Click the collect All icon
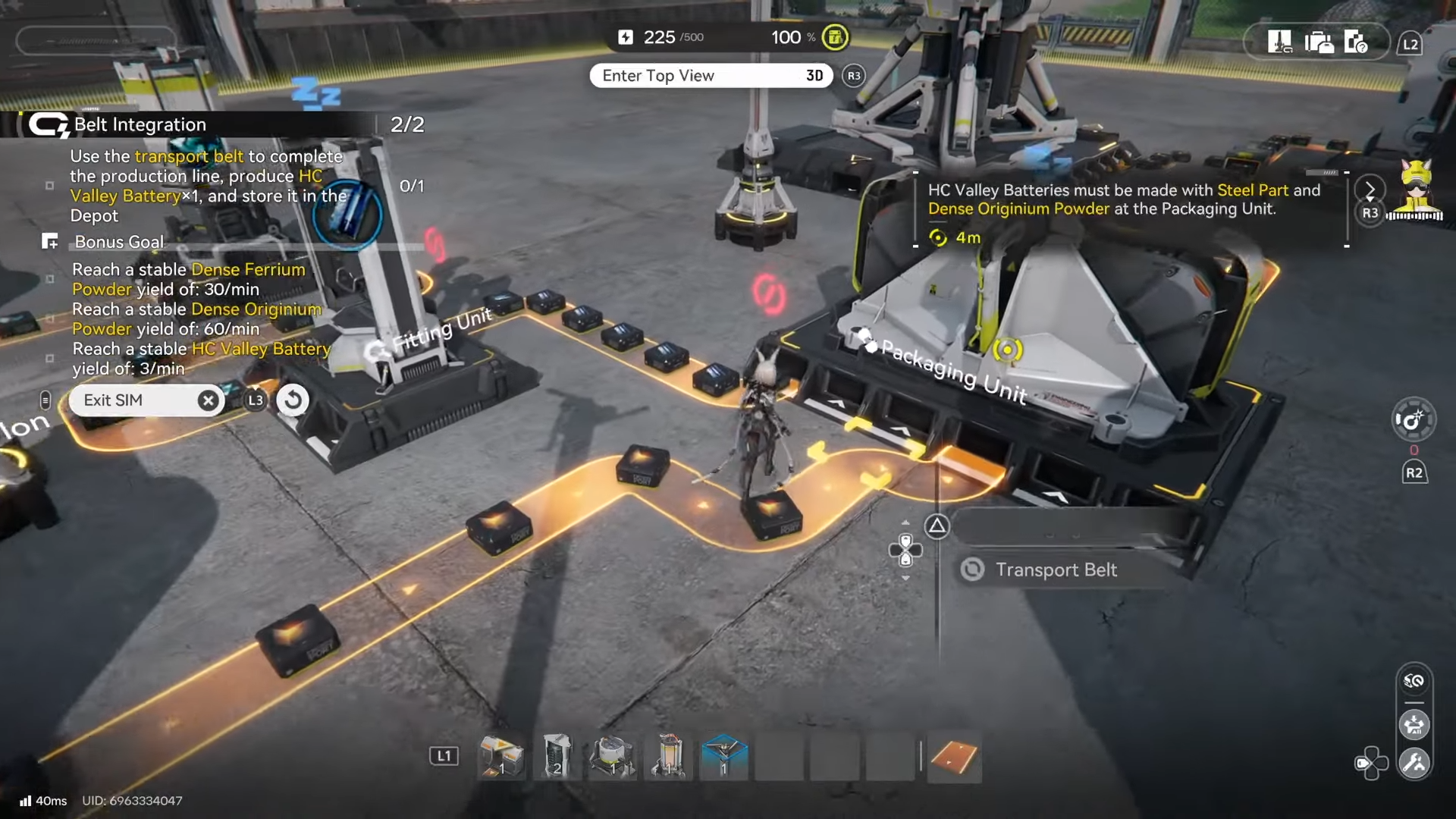Viewport: 1456px width, 819px height. tap(1414, 725)
